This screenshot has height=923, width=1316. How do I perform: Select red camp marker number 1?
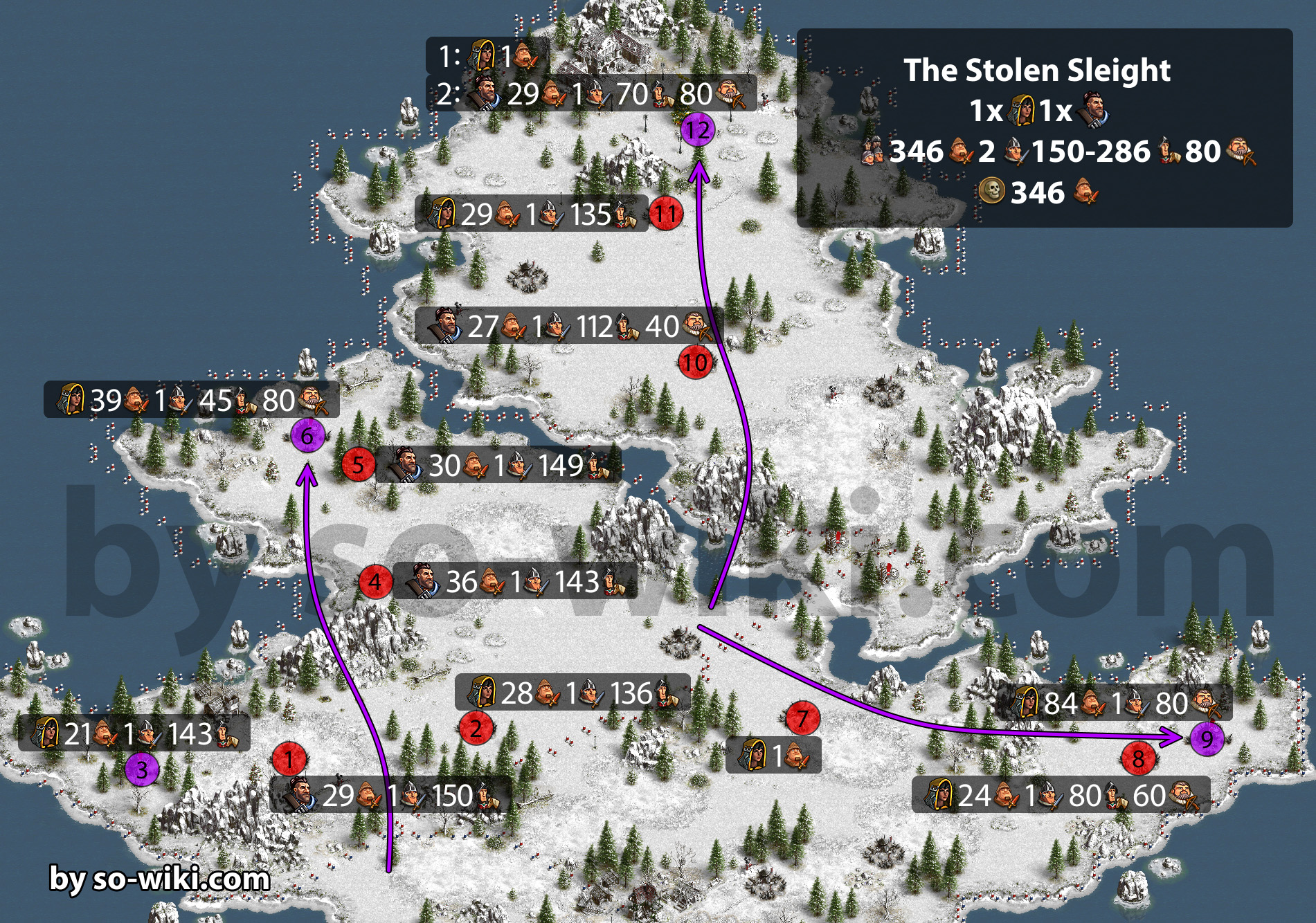pyautogui.click(x=289, y=759)
